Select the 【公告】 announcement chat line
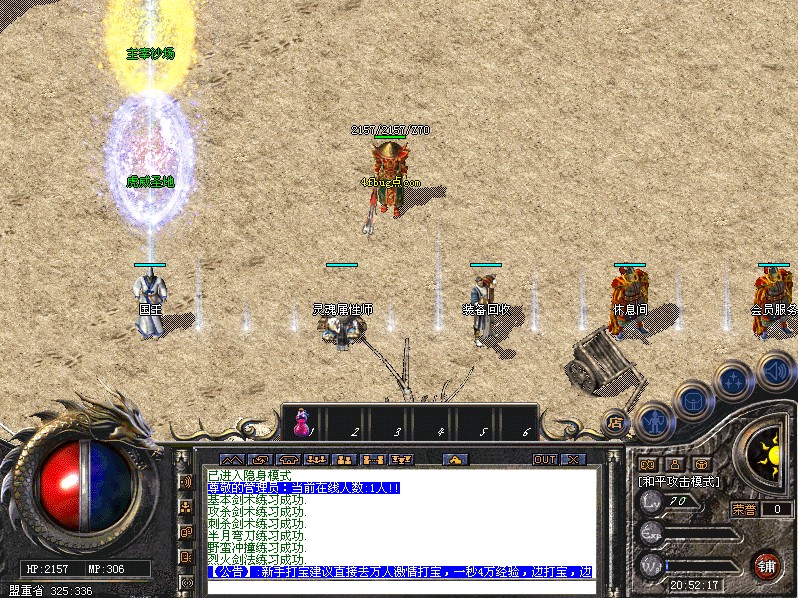798x598 pixels. (x=400, y=572)
